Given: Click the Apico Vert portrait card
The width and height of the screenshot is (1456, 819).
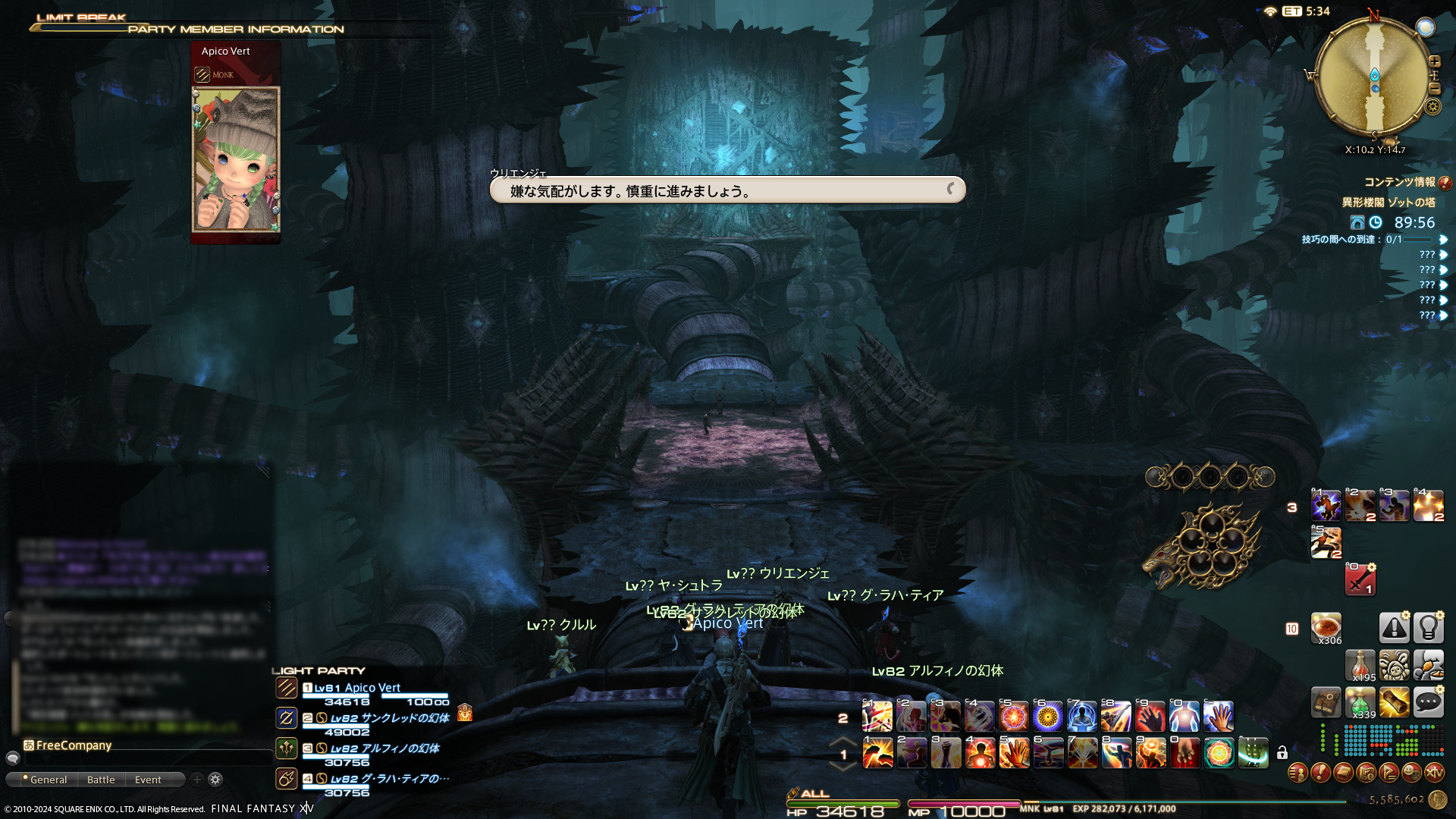Looking at the screenshot, I should click(x=236, y=159).
